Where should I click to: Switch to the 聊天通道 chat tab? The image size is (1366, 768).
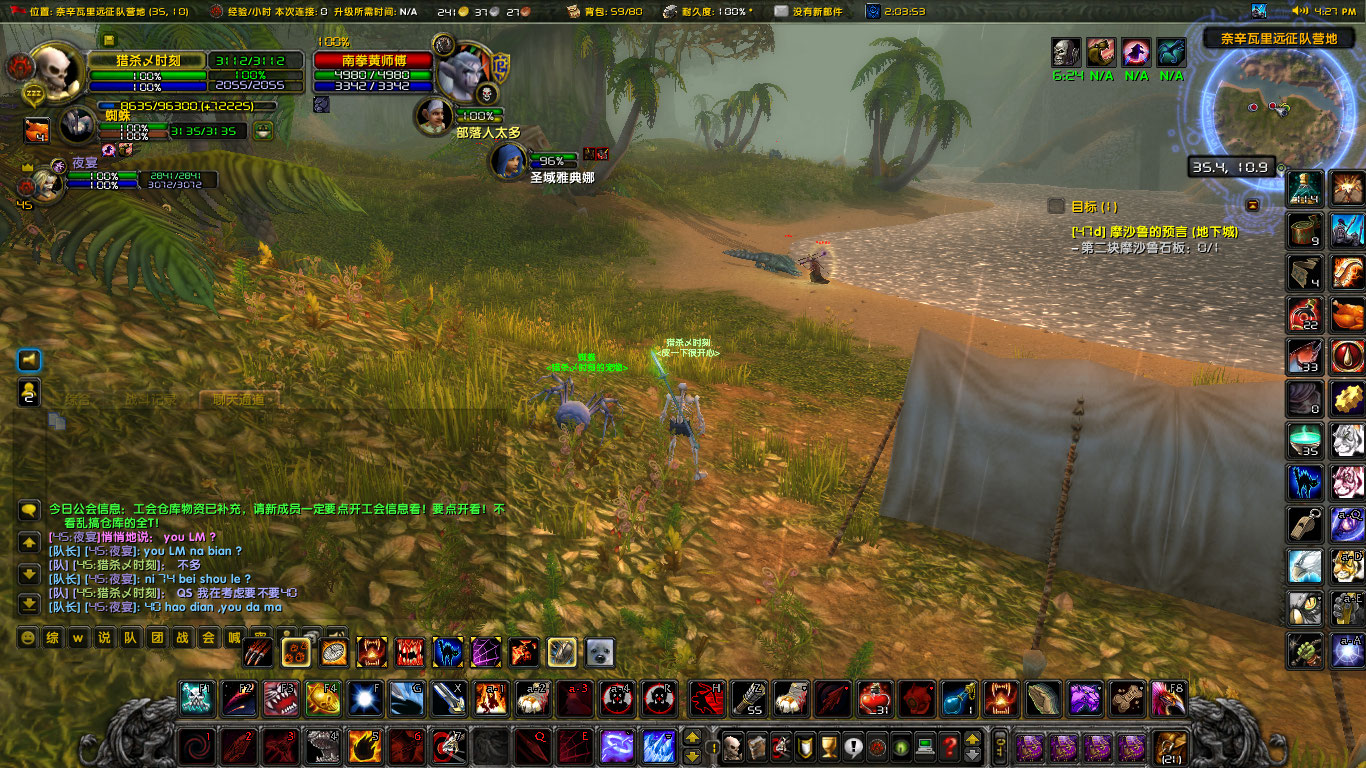click(x=238, y=400)
